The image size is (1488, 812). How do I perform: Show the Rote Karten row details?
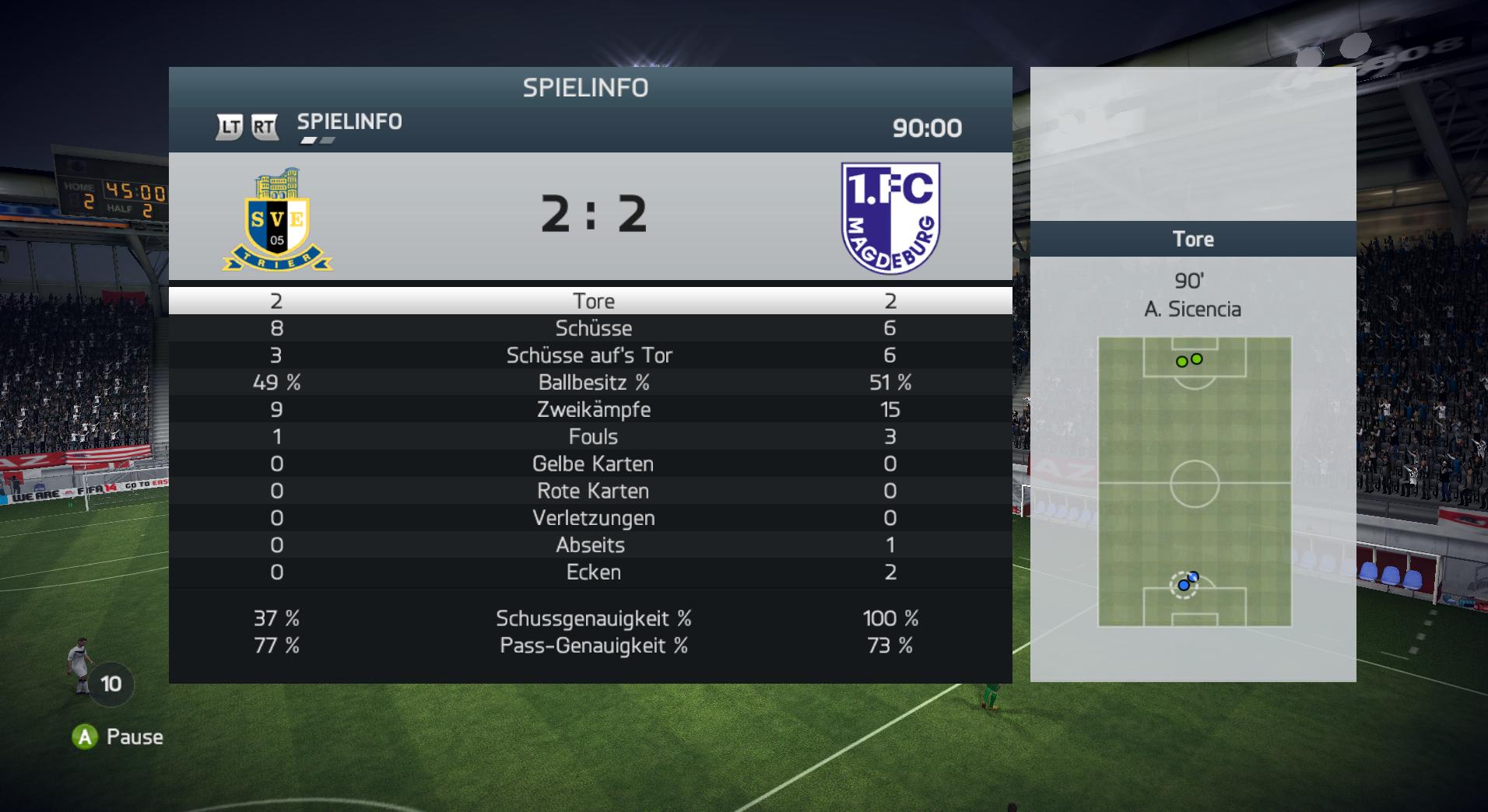click(591, 492)
